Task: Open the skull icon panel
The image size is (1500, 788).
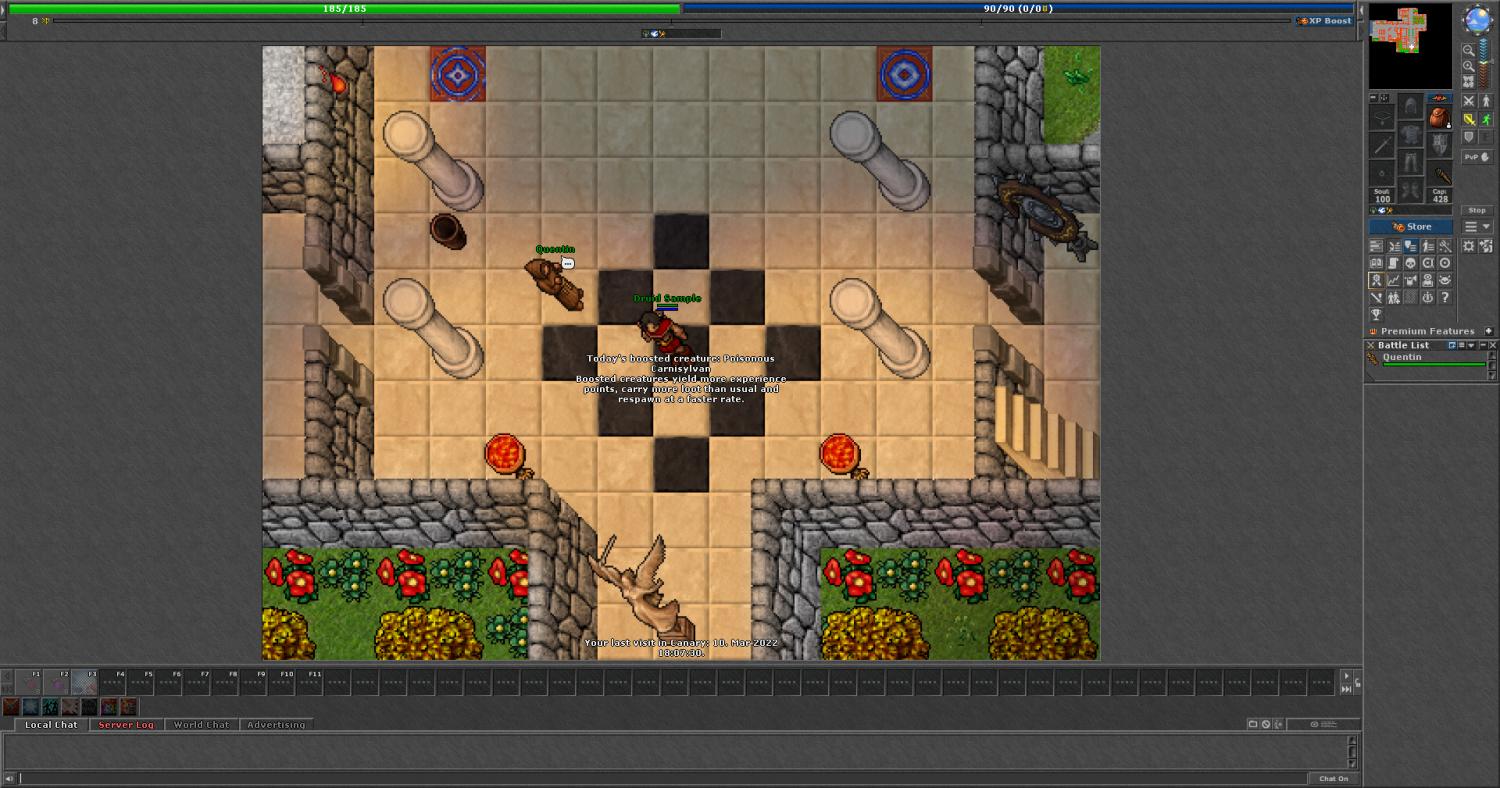Action: pyautogui.click(x=1410, y=263)
